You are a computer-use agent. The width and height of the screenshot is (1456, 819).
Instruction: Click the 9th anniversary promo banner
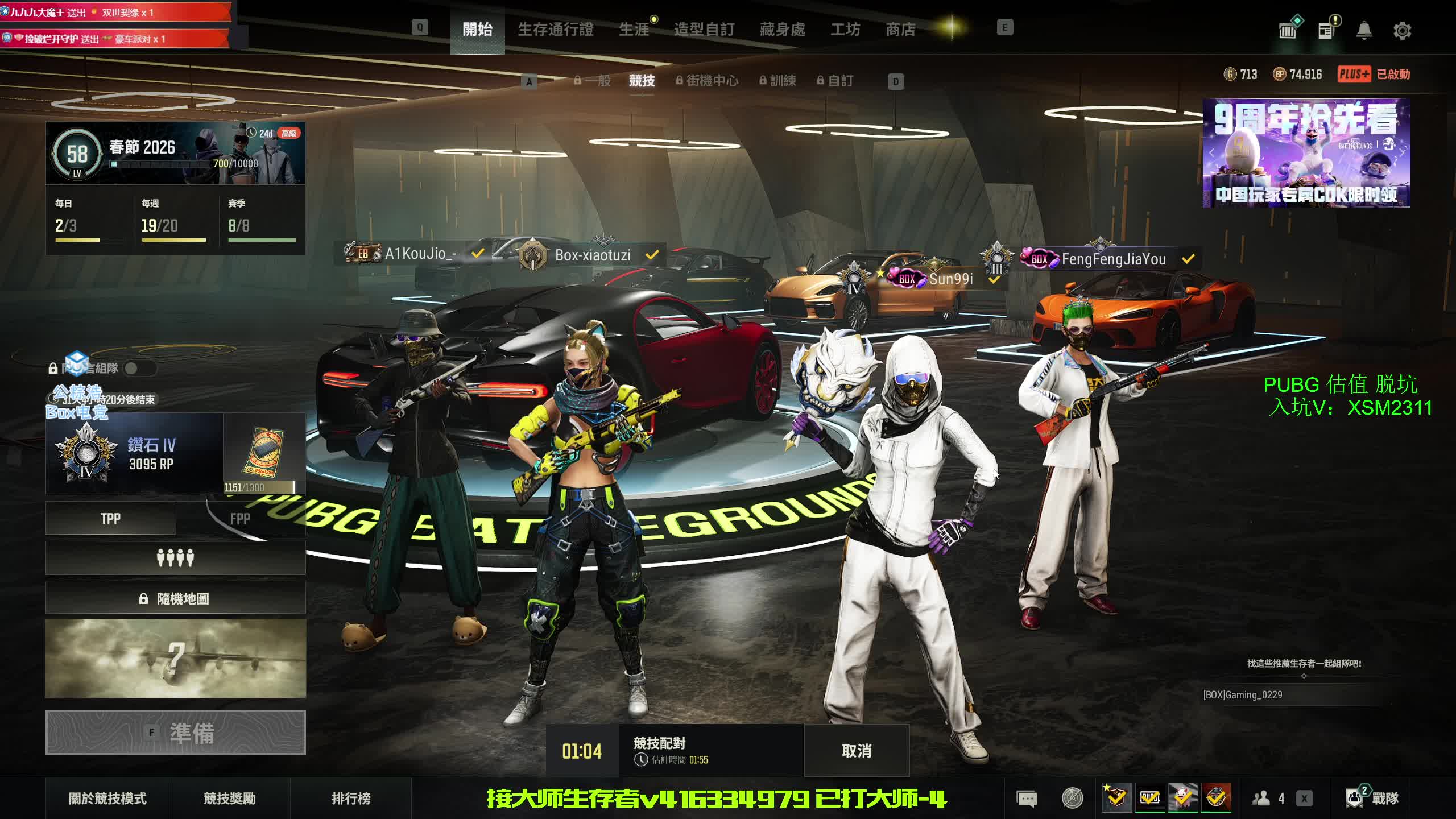pos(1306,154)
